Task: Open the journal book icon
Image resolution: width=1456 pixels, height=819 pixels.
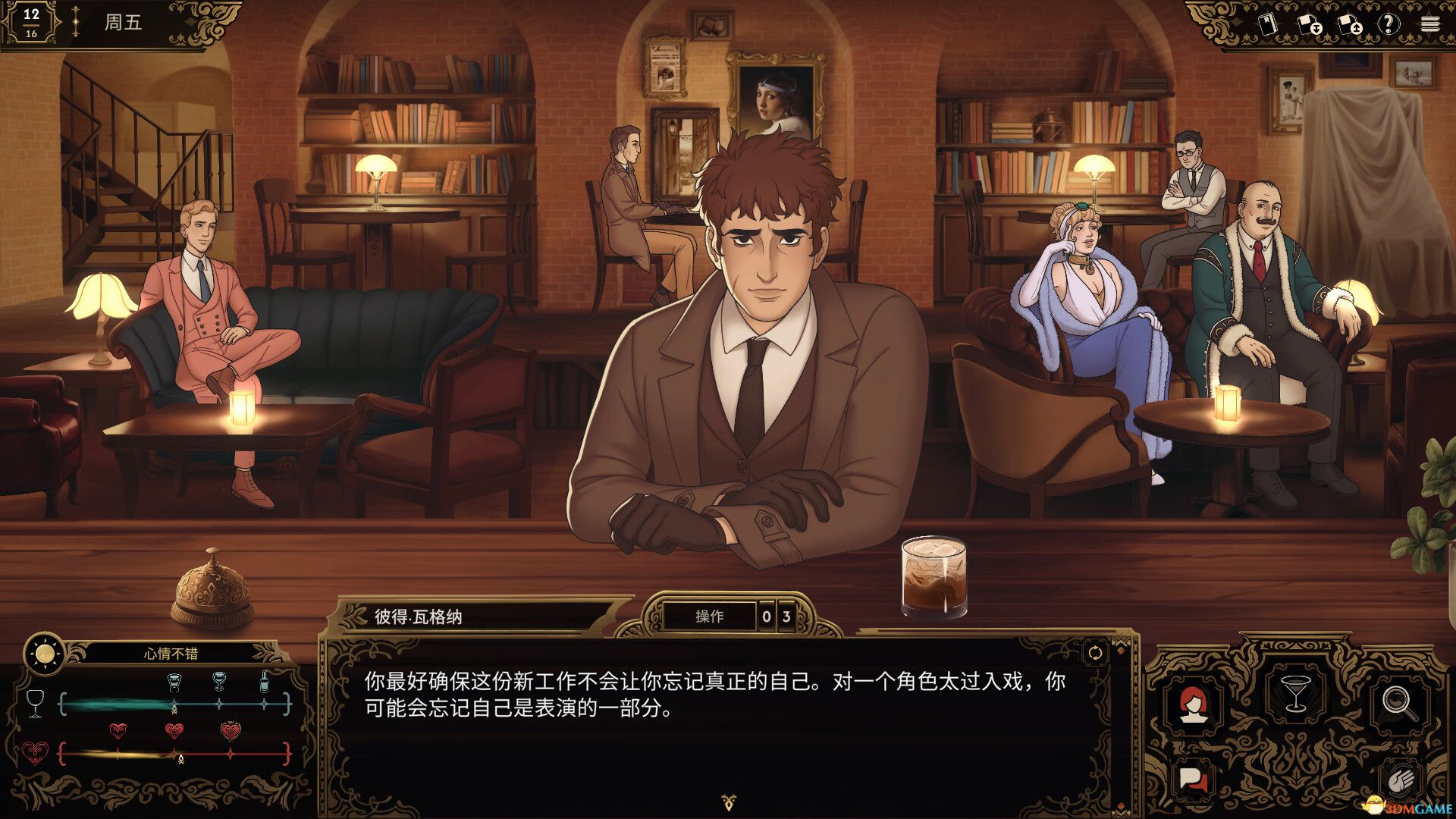Action: 1267,24
